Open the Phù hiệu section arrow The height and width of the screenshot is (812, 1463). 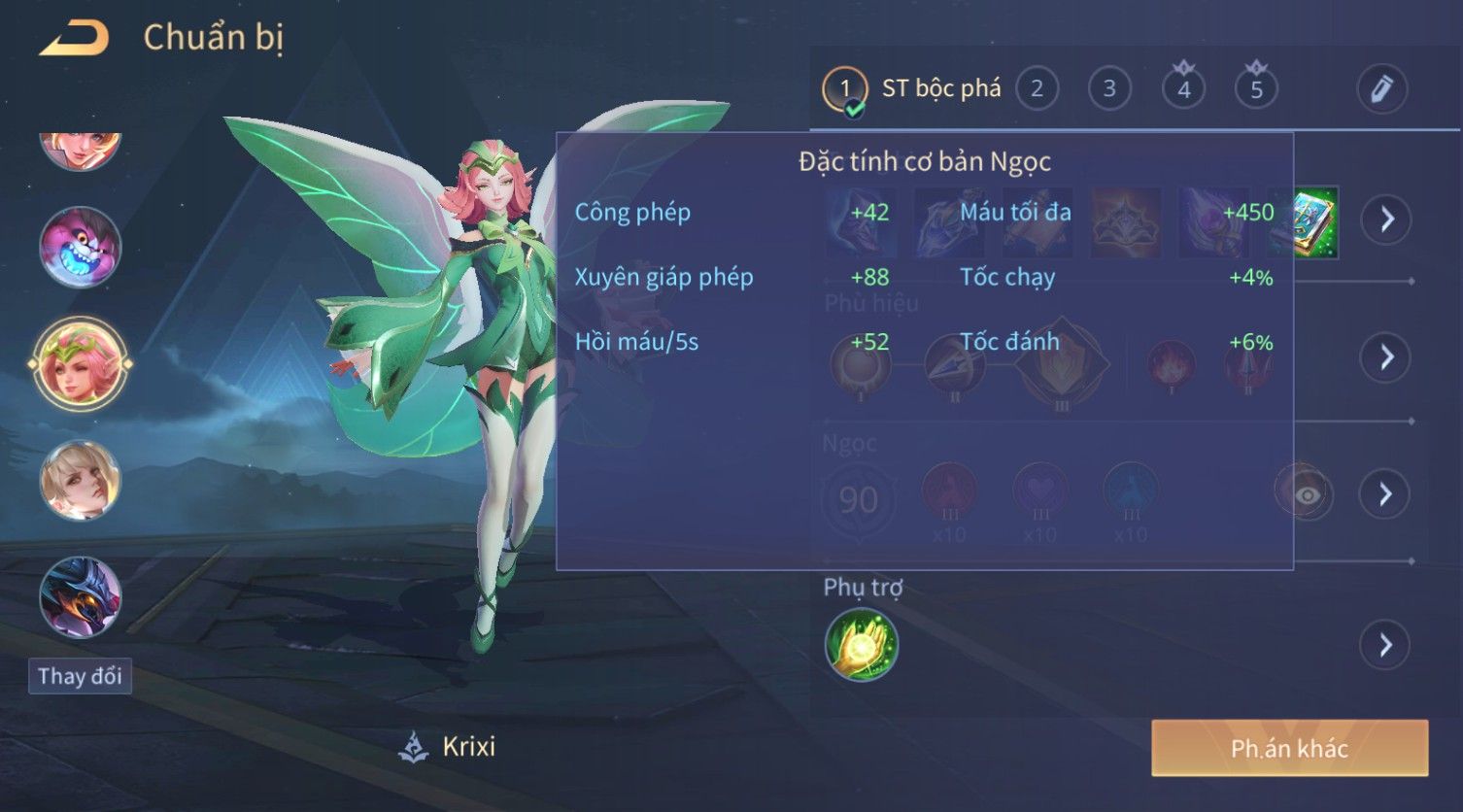click(1386, 357)
